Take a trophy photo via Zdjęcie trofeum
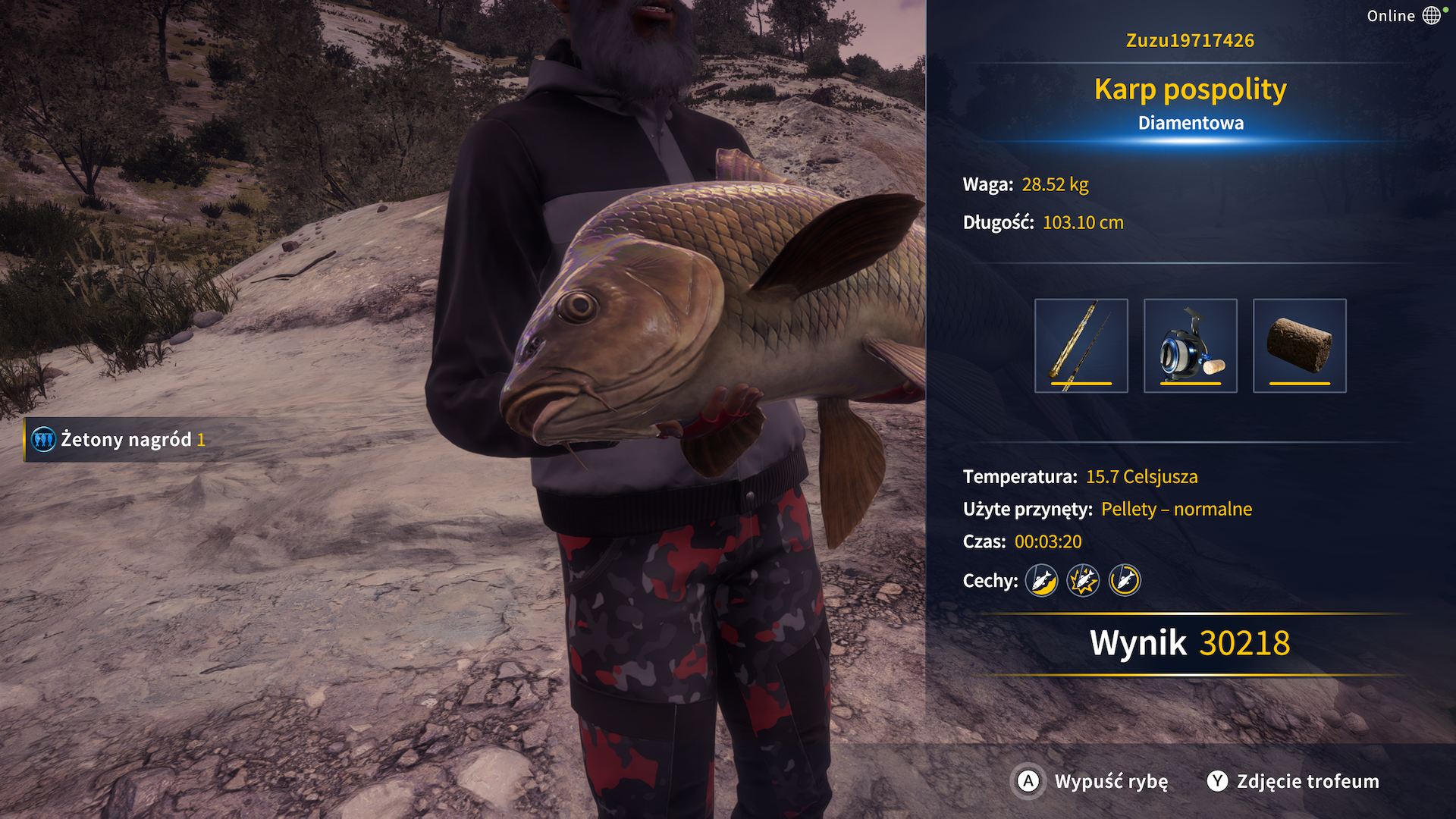 pyautogui.click(x=1294, y=781)
